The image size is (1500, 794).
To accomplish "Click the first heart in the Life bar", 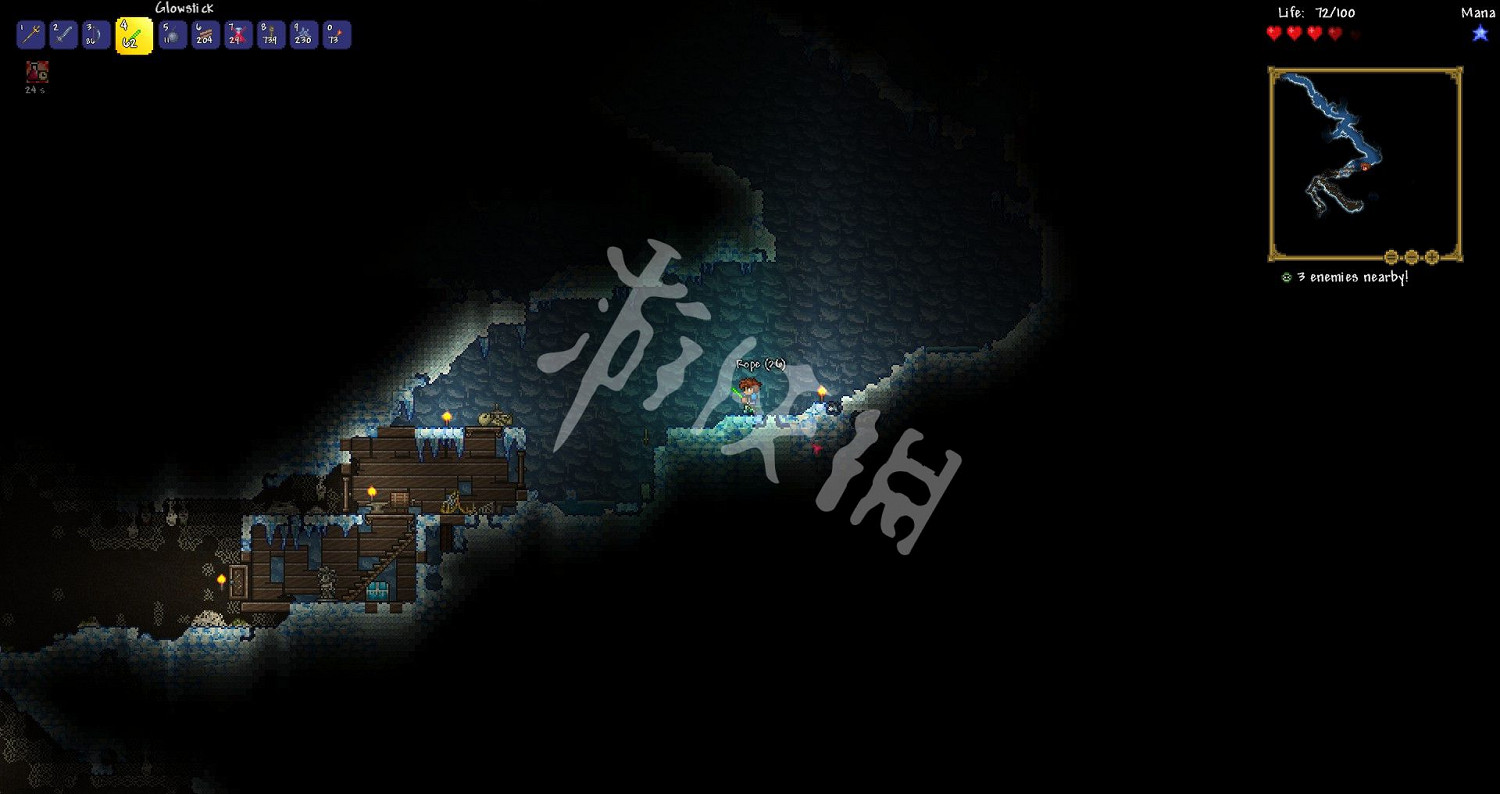I will 1273,32.
